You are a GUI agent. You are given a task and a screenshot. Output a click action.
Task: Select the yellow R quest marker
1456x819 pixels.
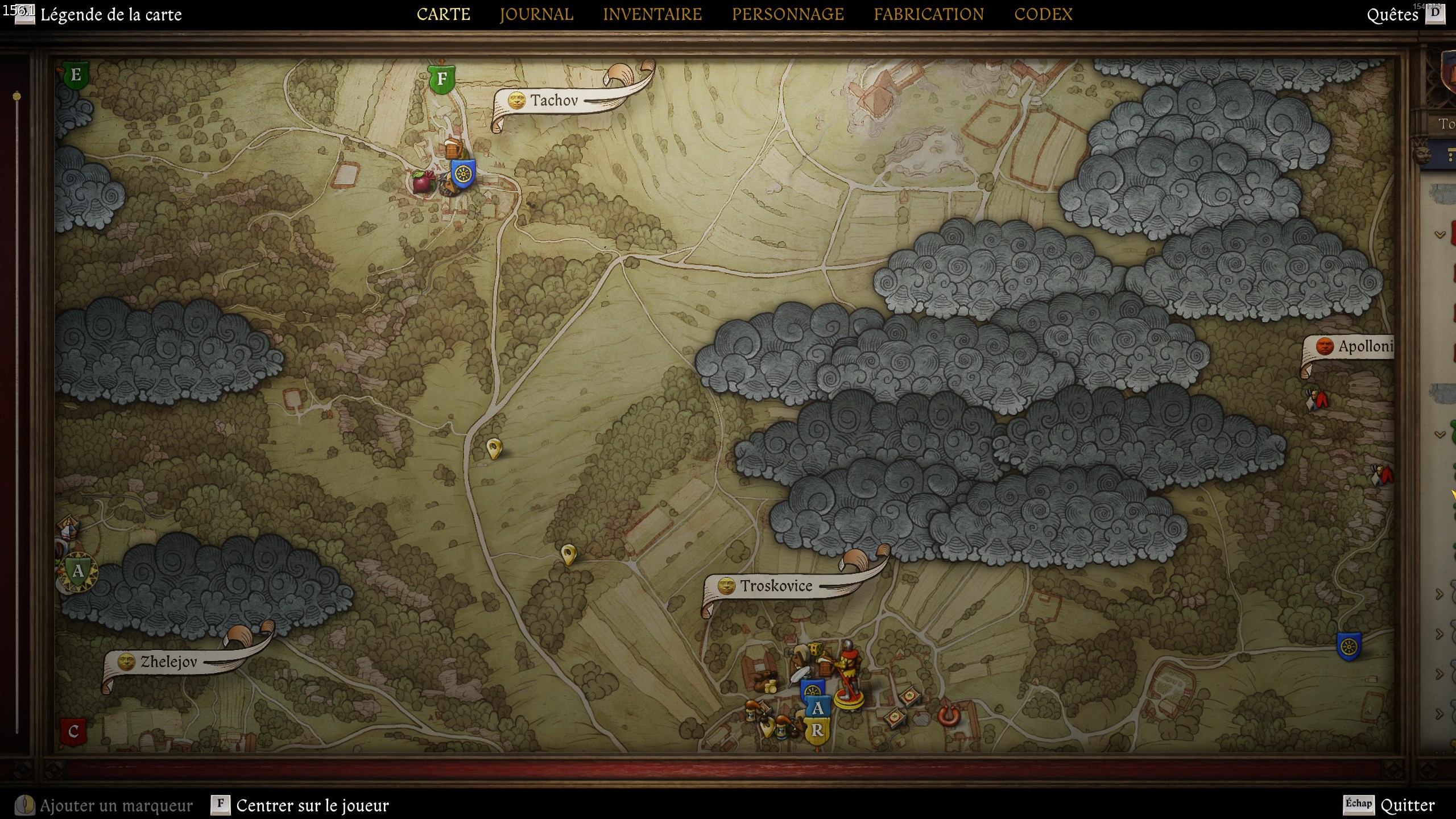[x=817, y=731]
